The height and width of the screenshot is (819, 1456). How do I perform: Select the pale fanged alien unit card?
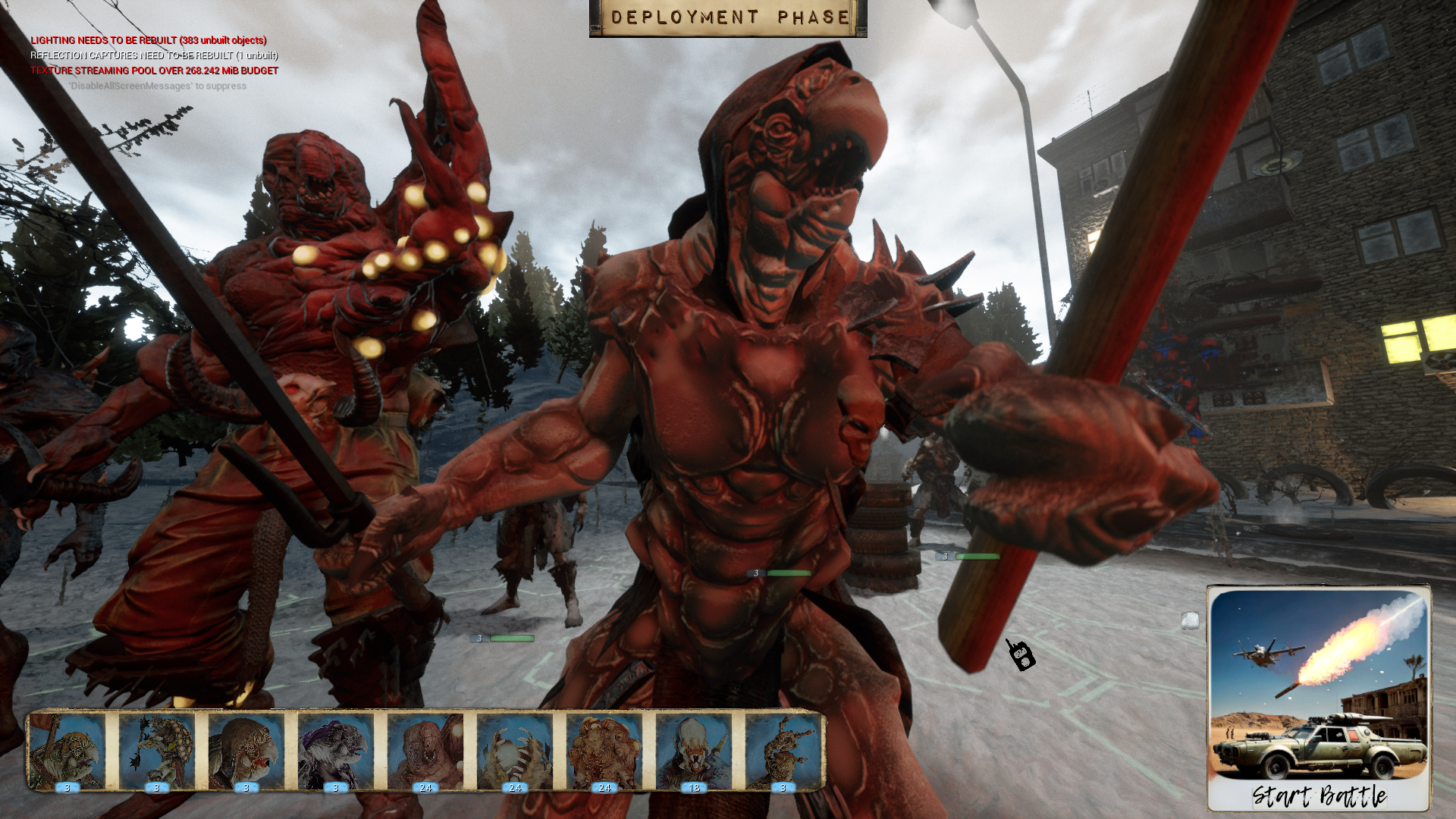[x=694, y=751]
